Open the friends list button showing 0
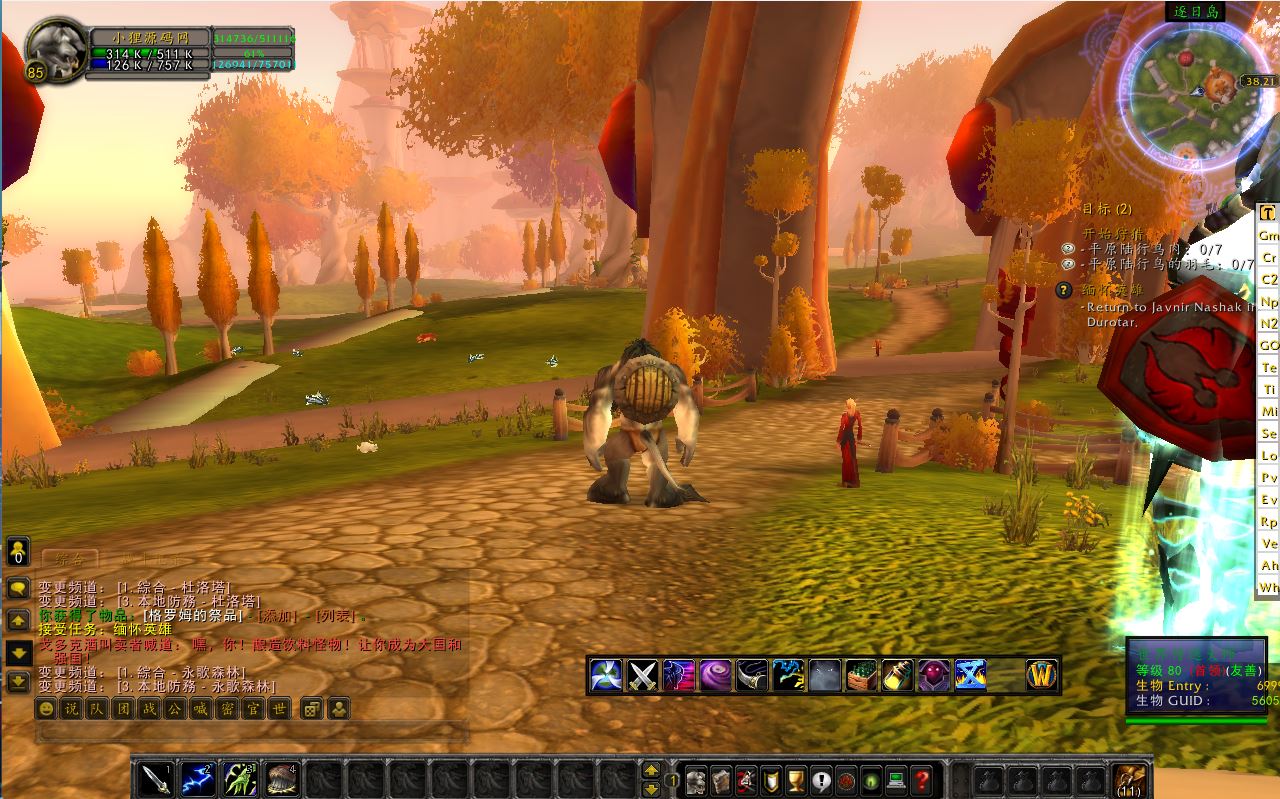 tap(18, 551)
